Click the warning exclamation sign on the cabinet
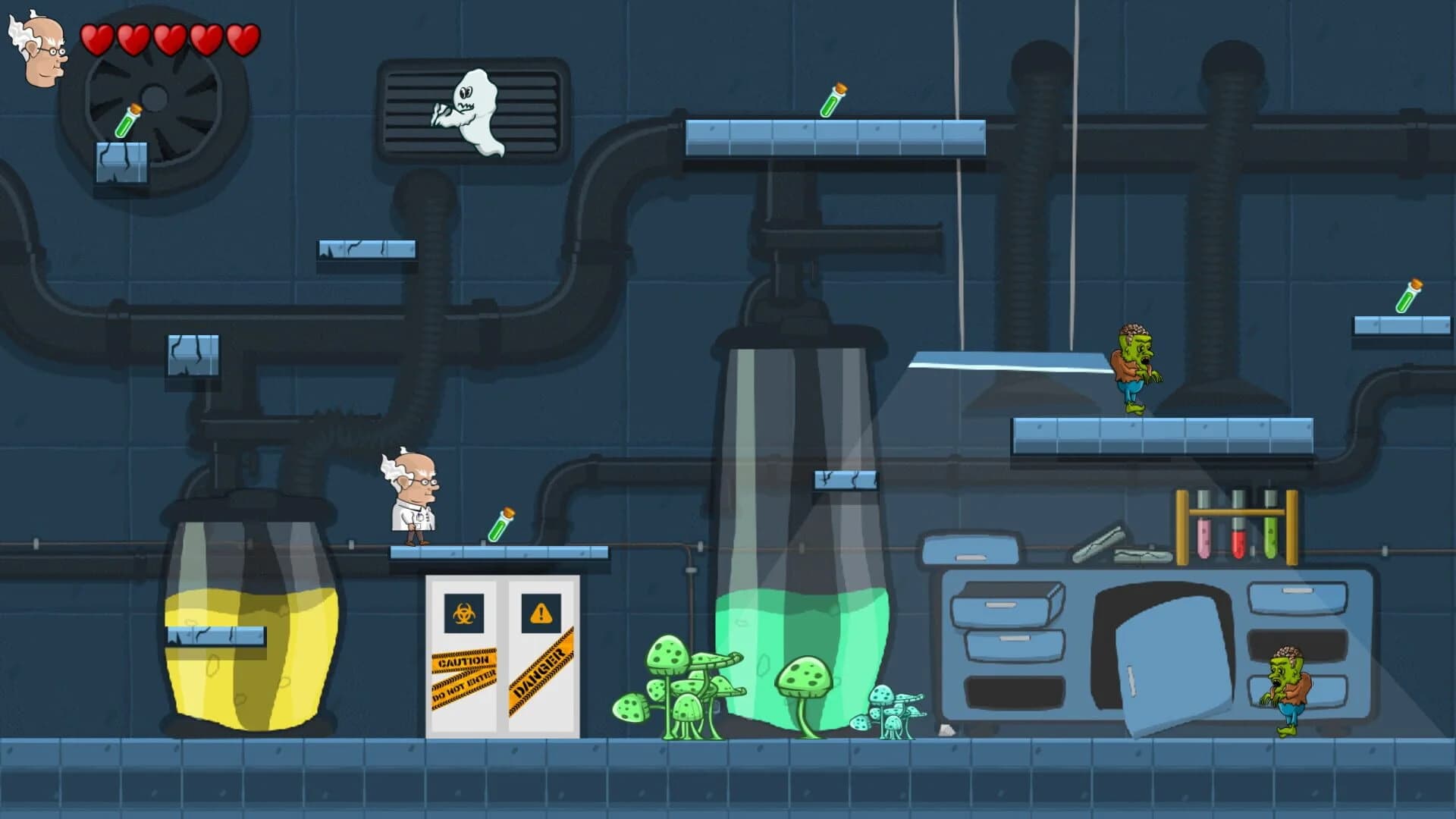Screen dimensions: 1456x819 (541, 613)
